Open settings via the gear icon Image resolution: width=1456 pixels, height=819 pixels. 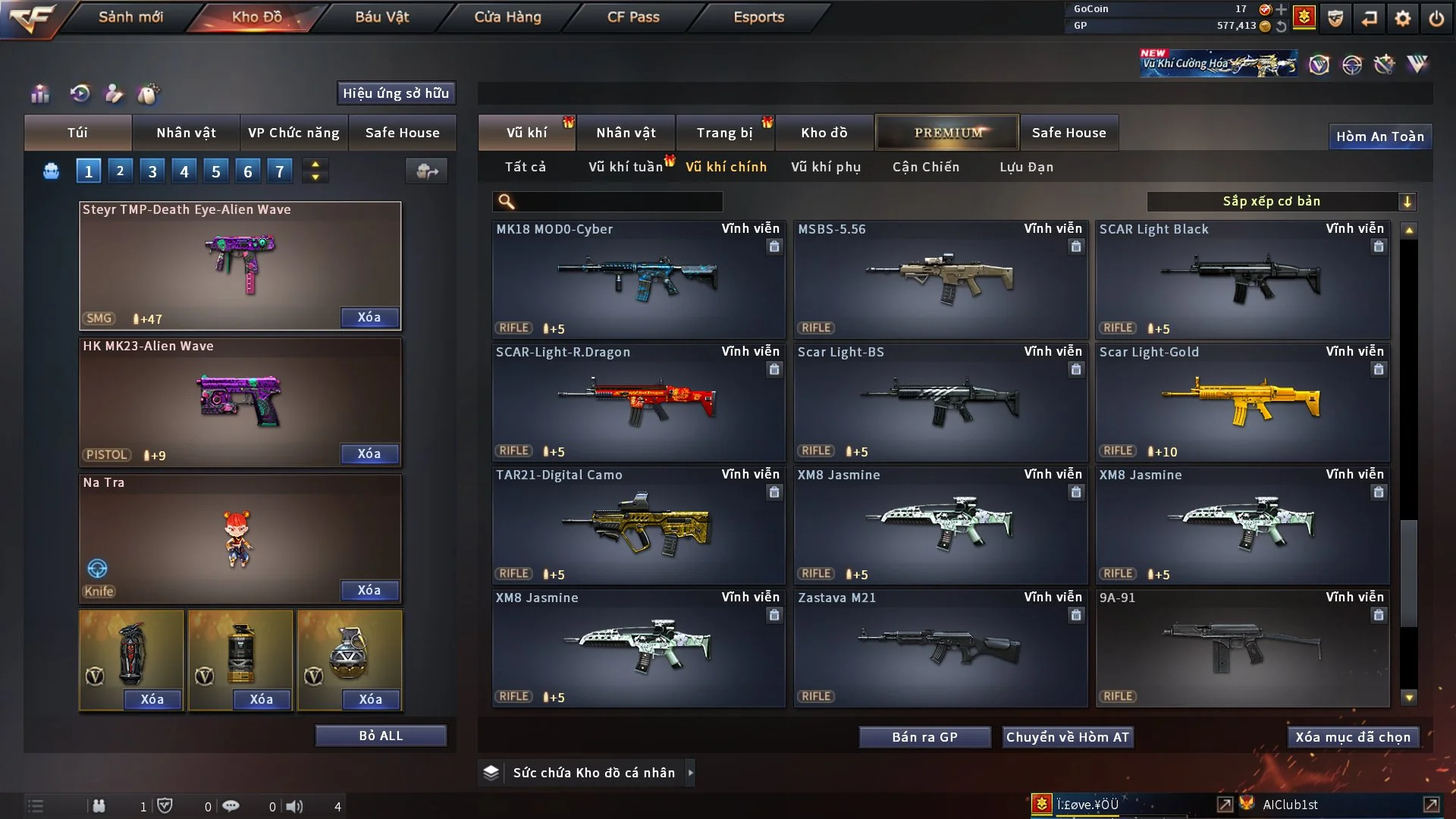tap(1402, 18)
